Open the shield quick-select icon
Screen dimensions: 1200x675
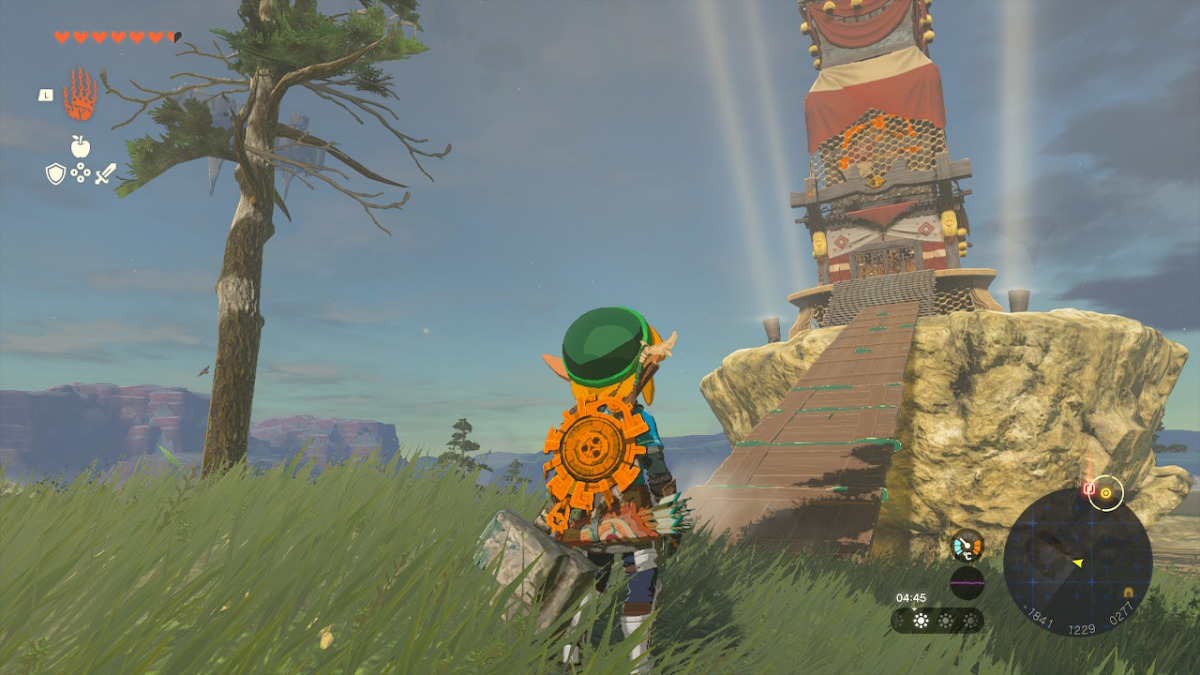click(56, 174)
